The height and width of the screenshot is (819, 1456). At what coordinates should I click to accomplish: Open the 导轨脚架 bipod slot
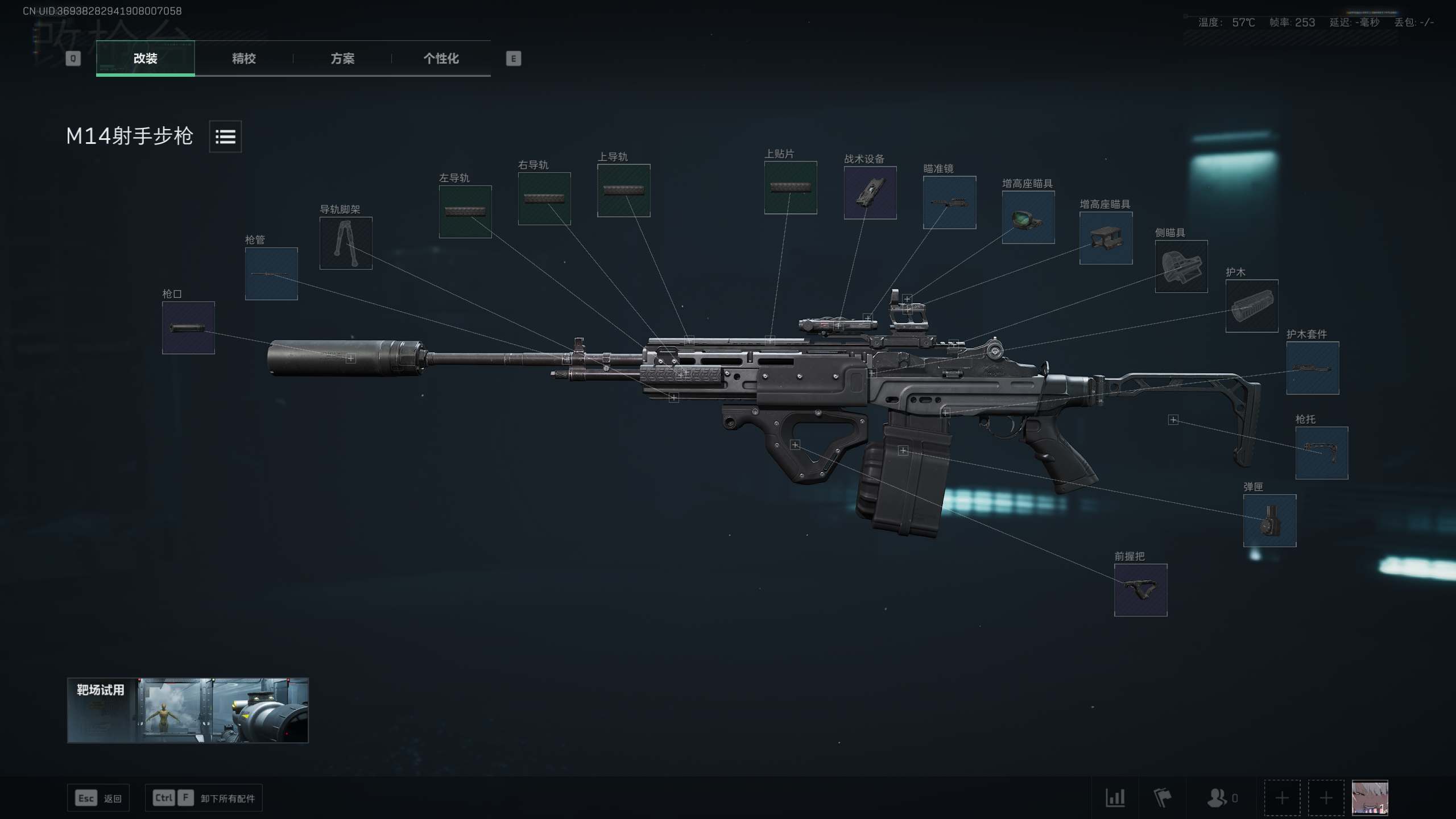click(x=346, y=243)
